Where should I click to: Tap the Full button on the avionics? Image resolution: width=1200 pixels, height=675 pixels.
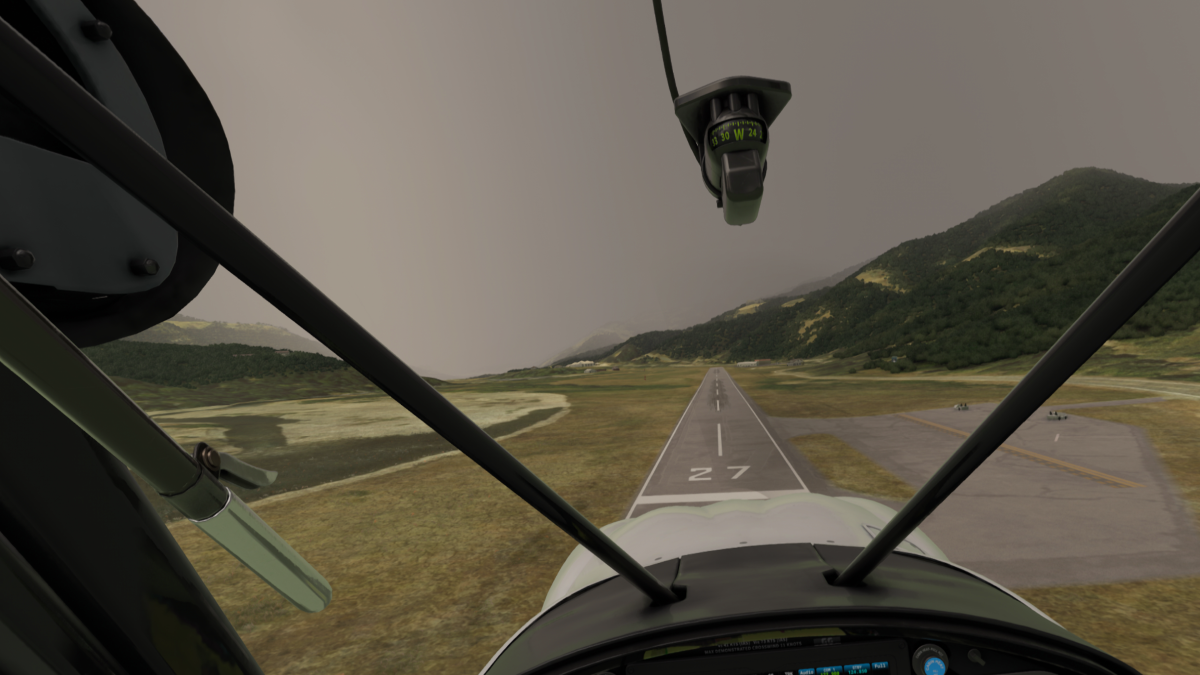pyautogui.click(x=880, y=666)
